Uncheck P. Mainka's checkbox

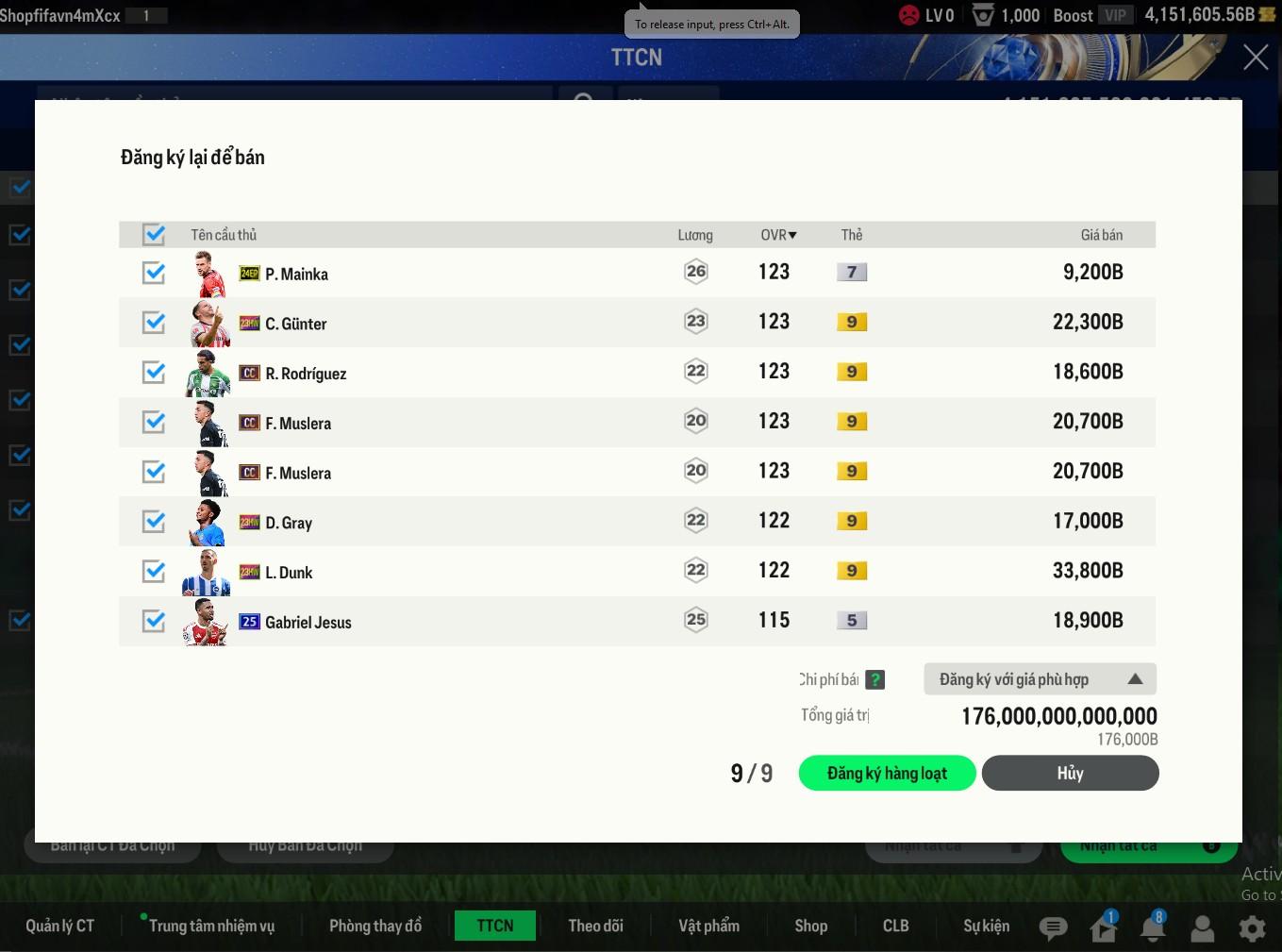[154, 273]
